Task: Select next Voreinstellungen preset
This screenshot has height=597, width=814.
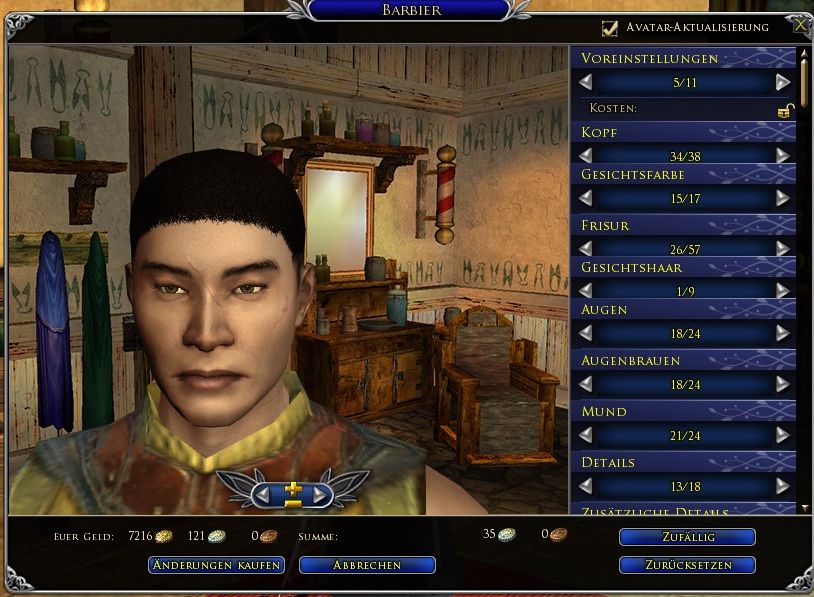Action: point(783,82)
